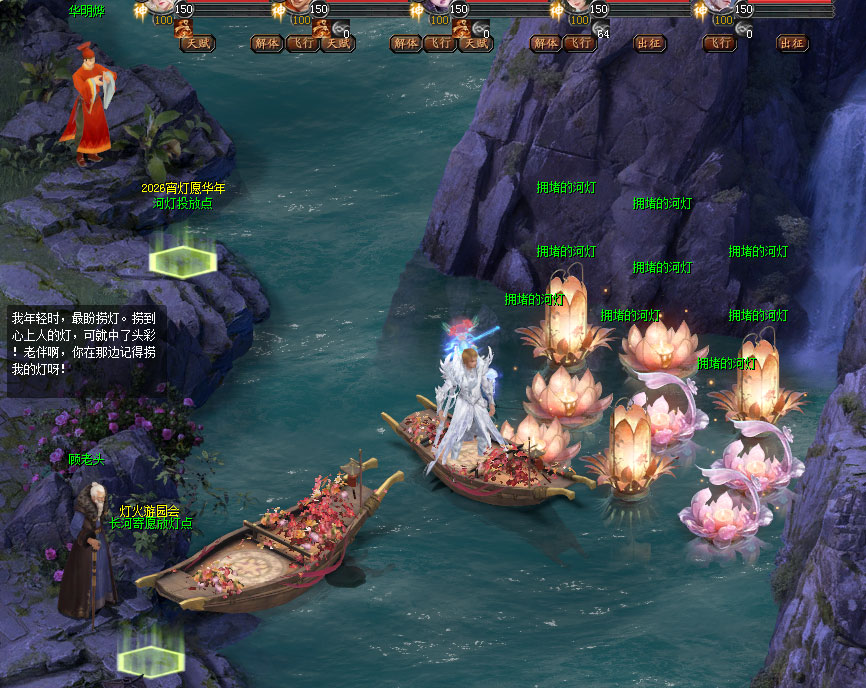This screenshot has height=688, width=866.
Task: Click the leftmost 解体 button
Action: 266,43
